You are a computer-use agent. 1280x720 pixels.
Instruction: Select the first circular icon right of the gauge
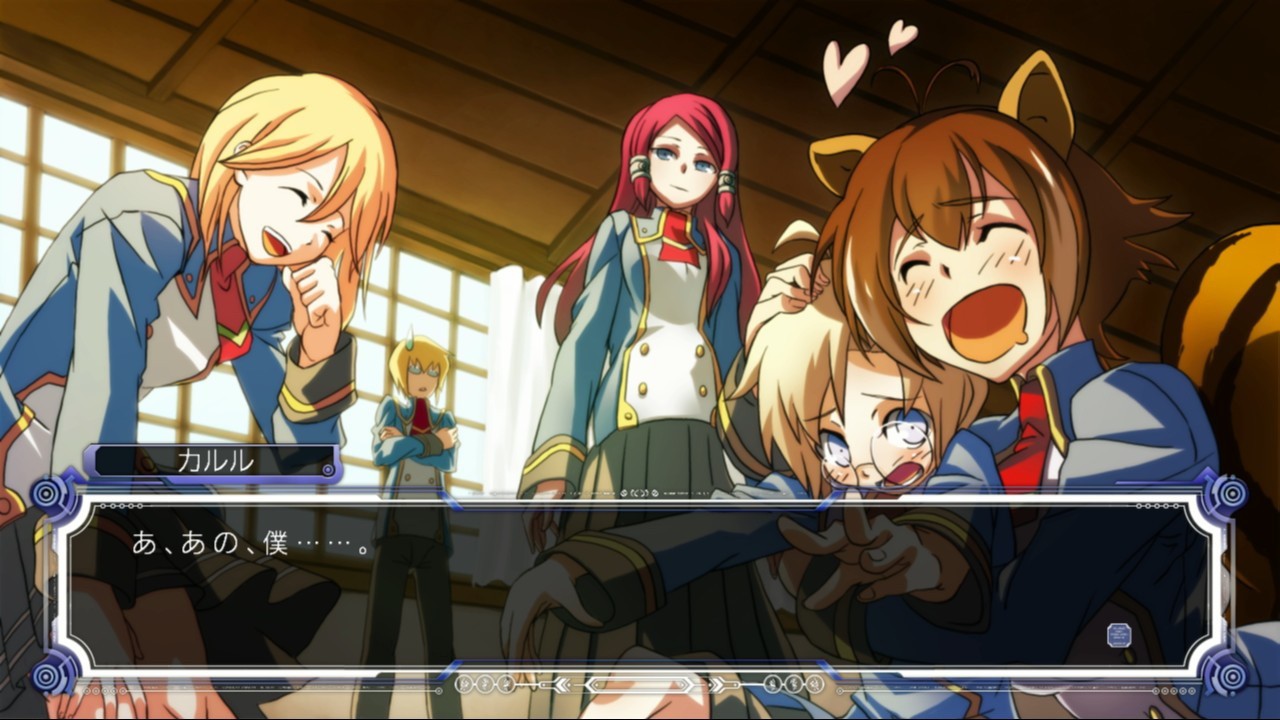(773, 685)
